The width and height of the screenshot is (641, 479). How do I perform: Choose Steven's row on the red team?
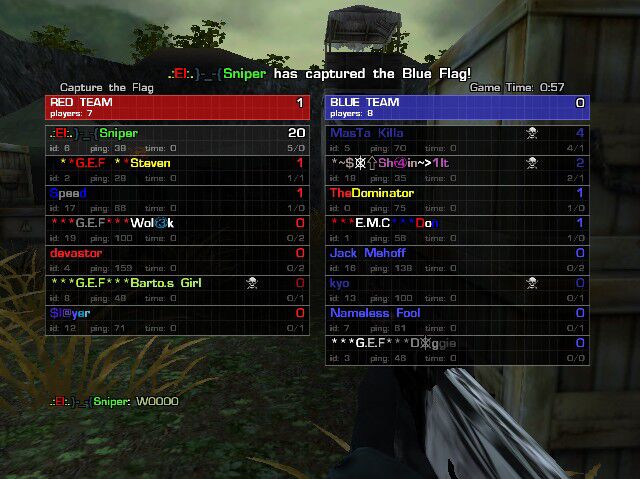[x=177, y=169]
